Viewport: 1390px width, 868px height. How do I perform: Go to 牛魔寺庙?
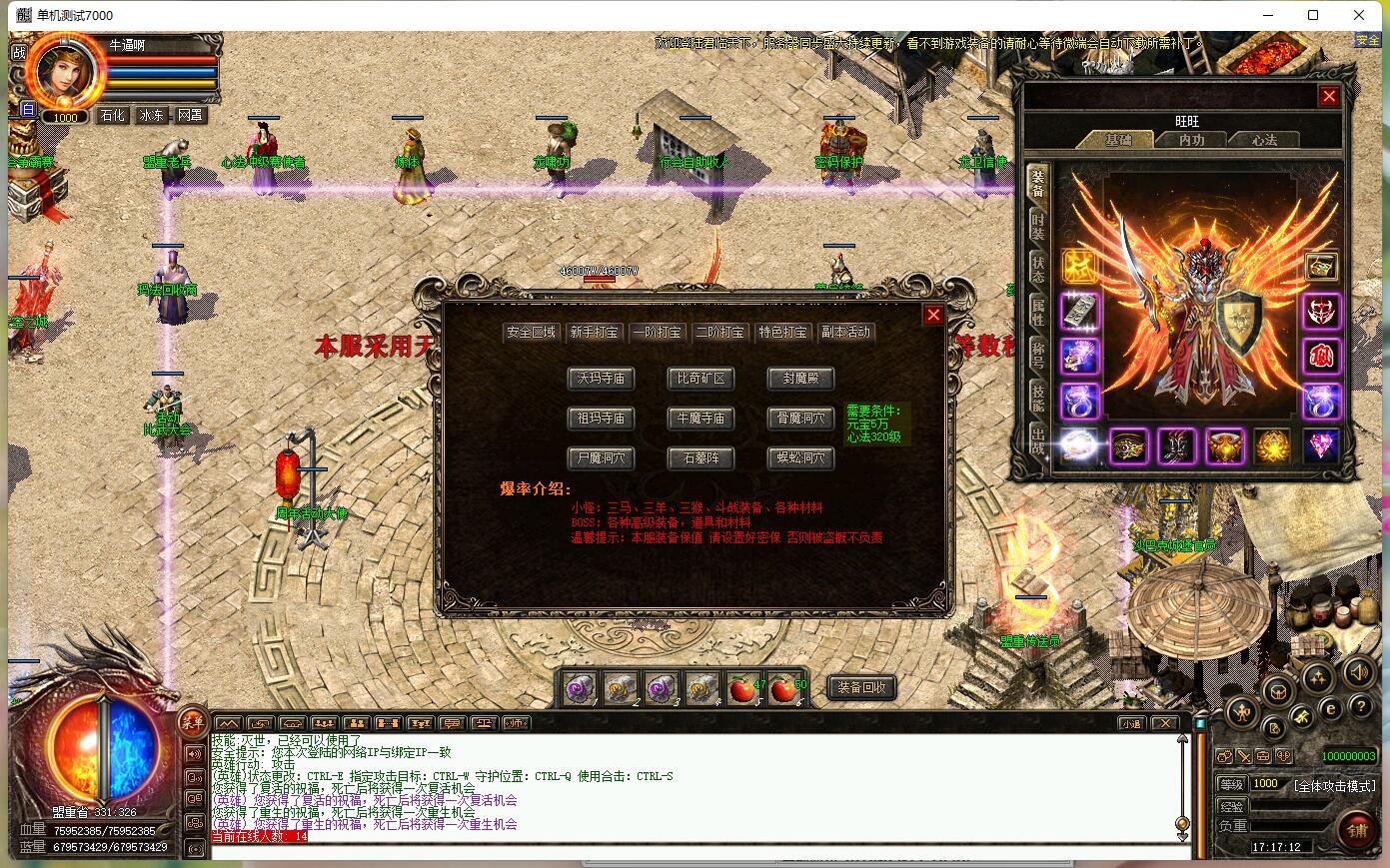(x=700, y=419)
